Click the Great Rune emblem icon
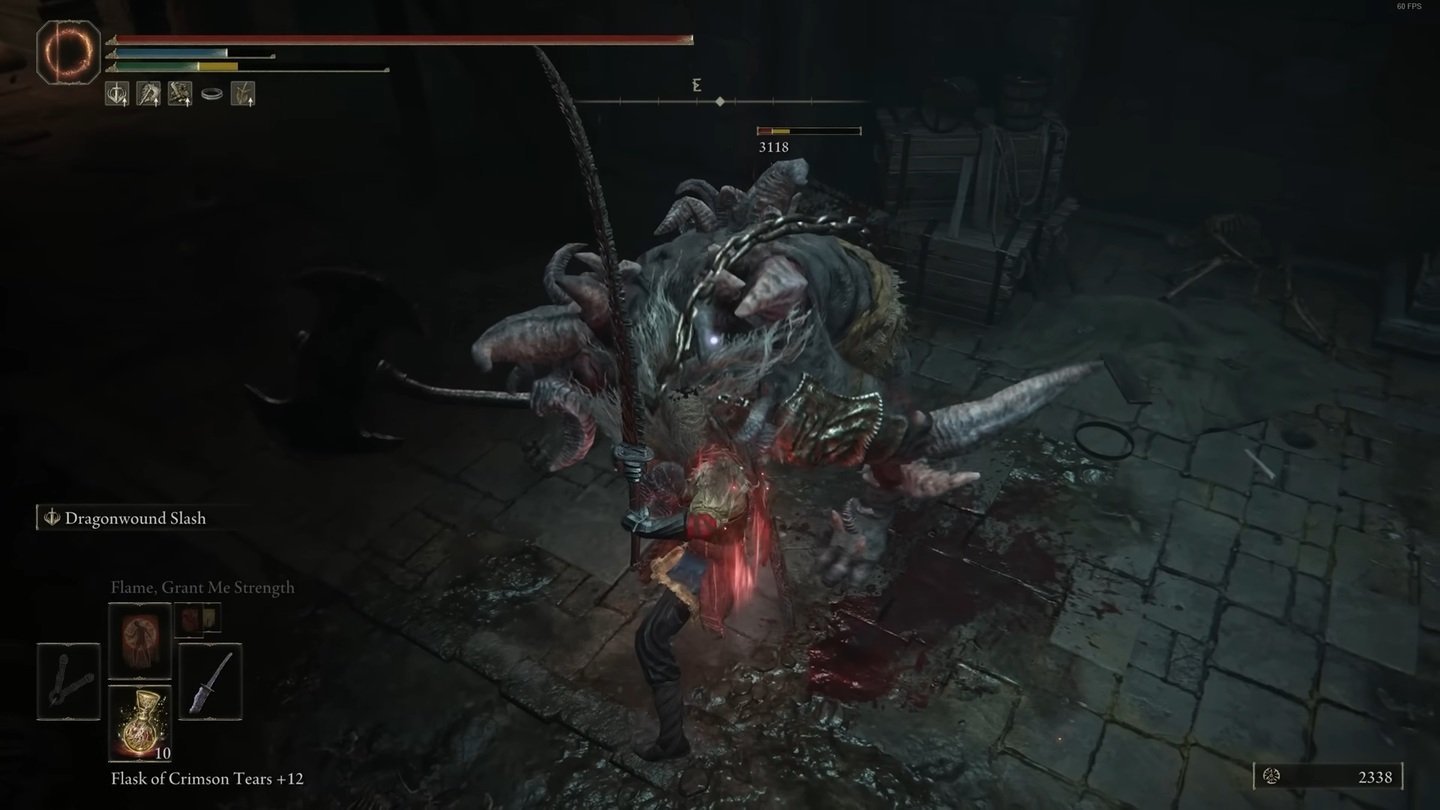The width and height of the screenshot is (1440, 810). [x=68, y=51]
